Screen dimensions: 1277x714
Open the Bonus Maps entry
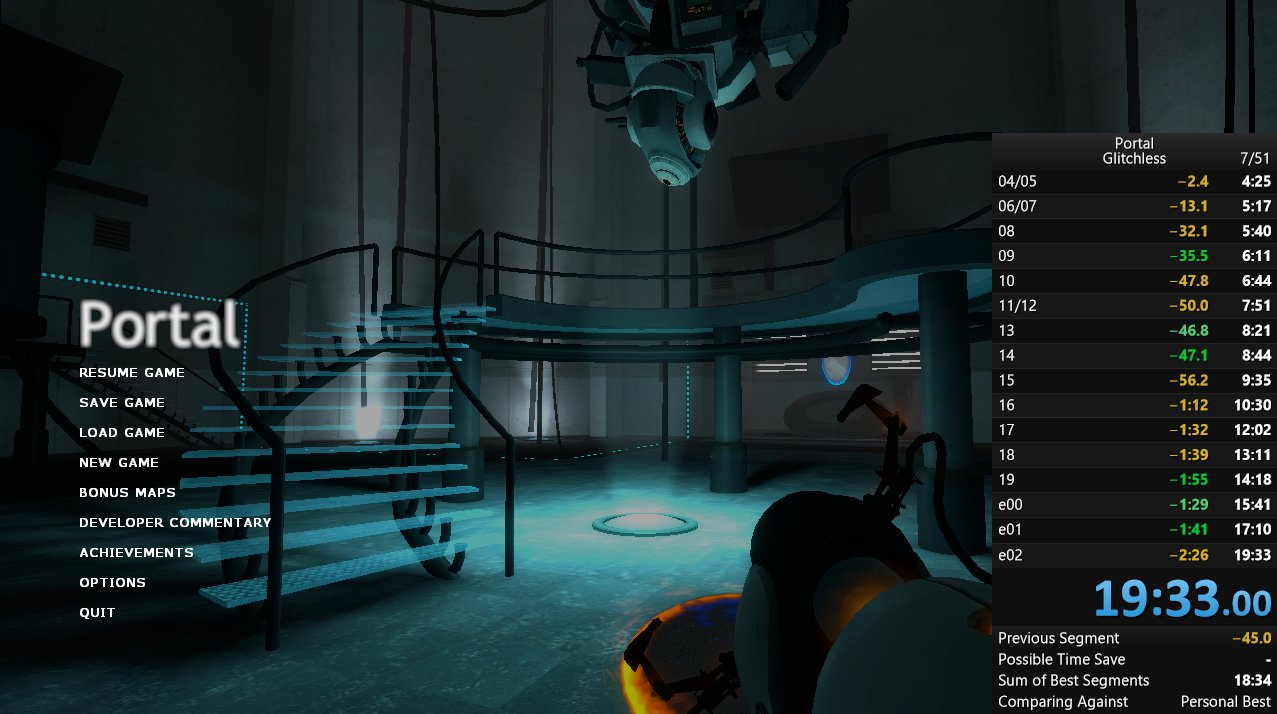click(x=127, y=493)
